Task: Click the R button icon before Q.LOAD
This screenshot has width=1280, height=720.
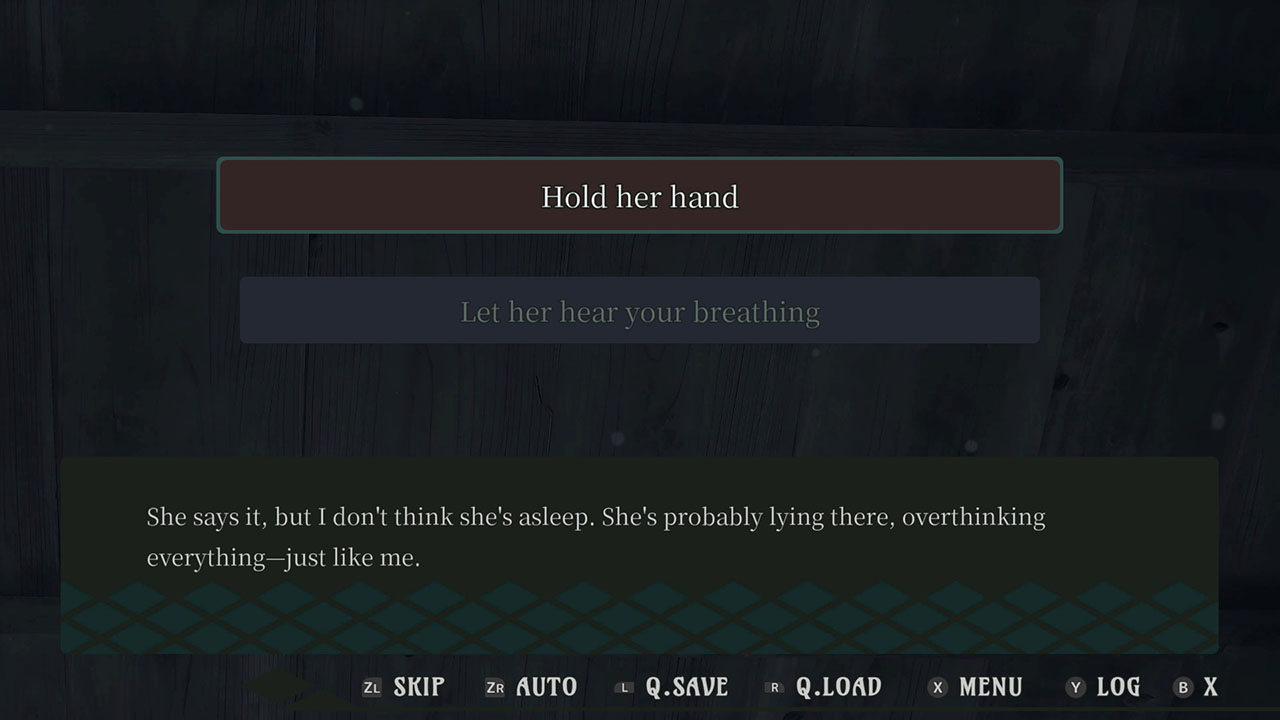Action: point(772,687)
